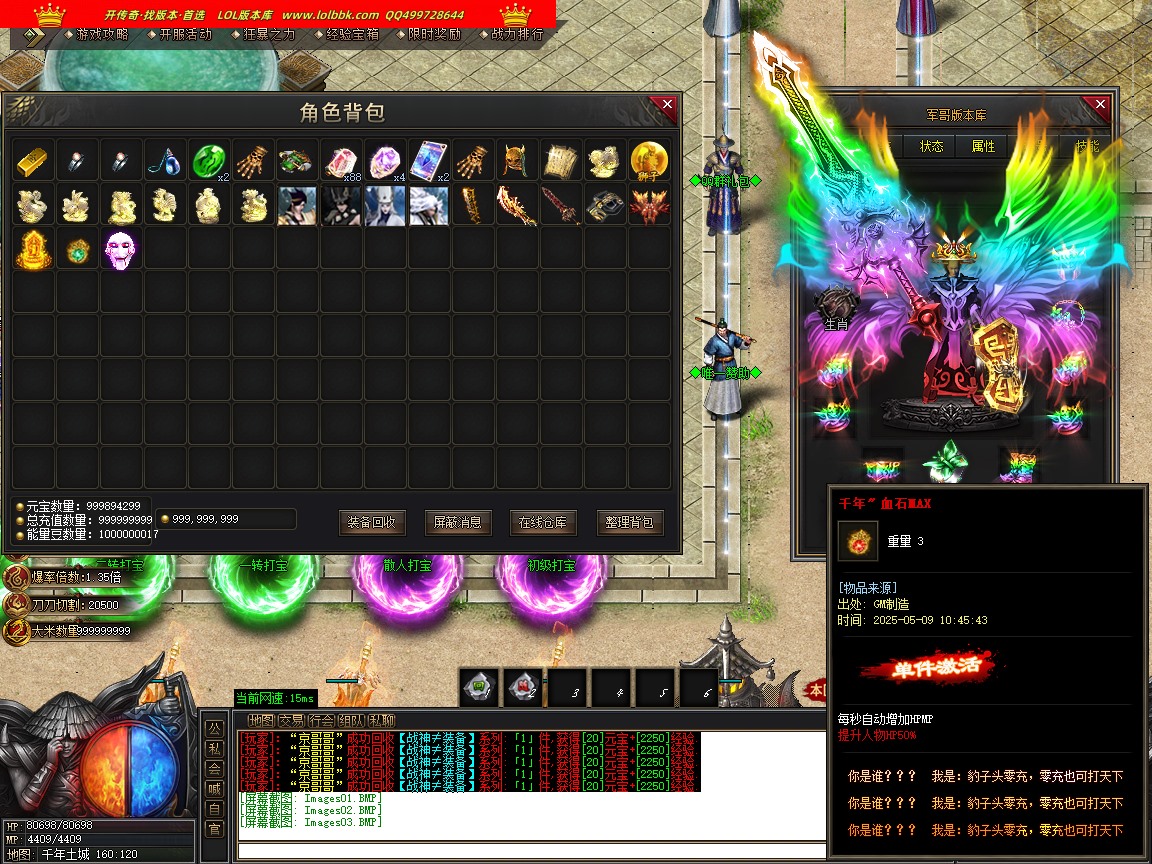Sort the bag with 整理背包
This screenshot has height=864, width=1152.
pos(630,522)
